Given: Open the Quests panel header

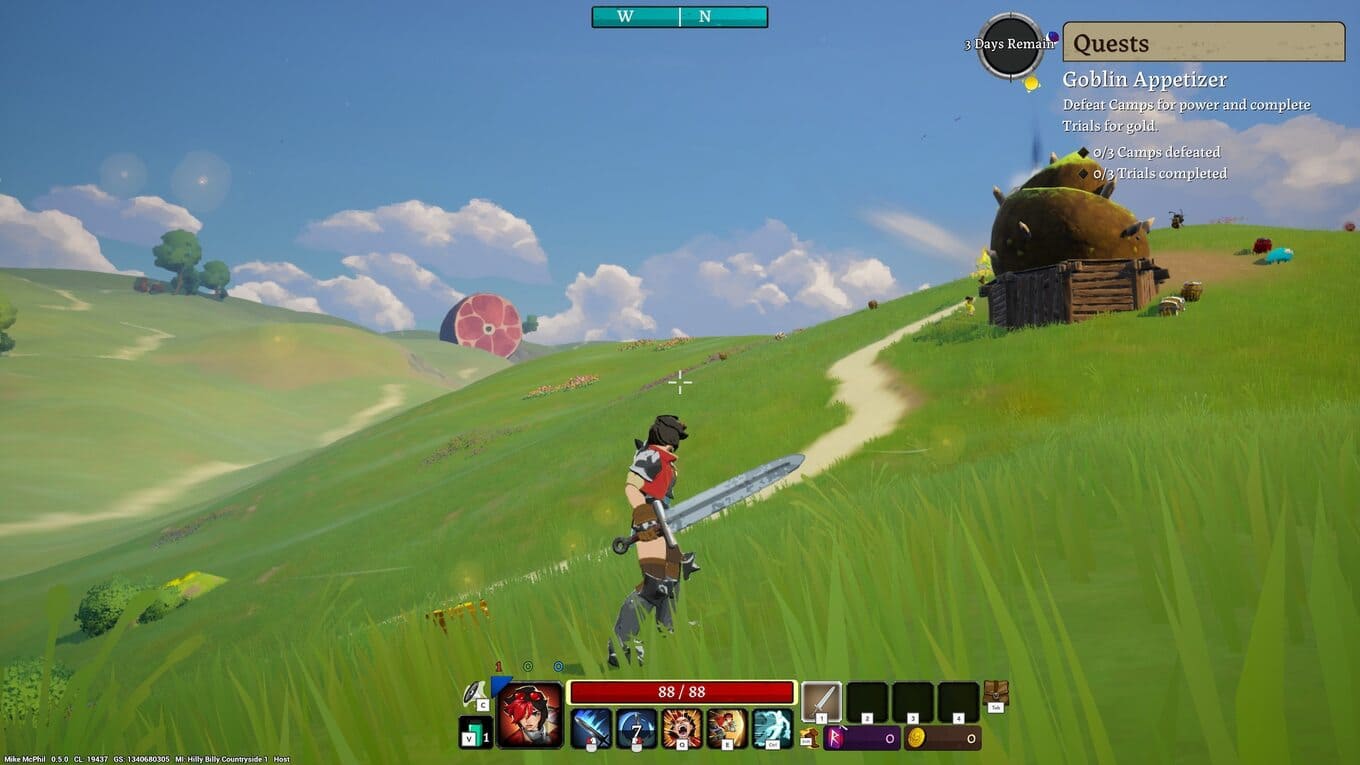Looking at the screenshot, I should (1203, 43).
